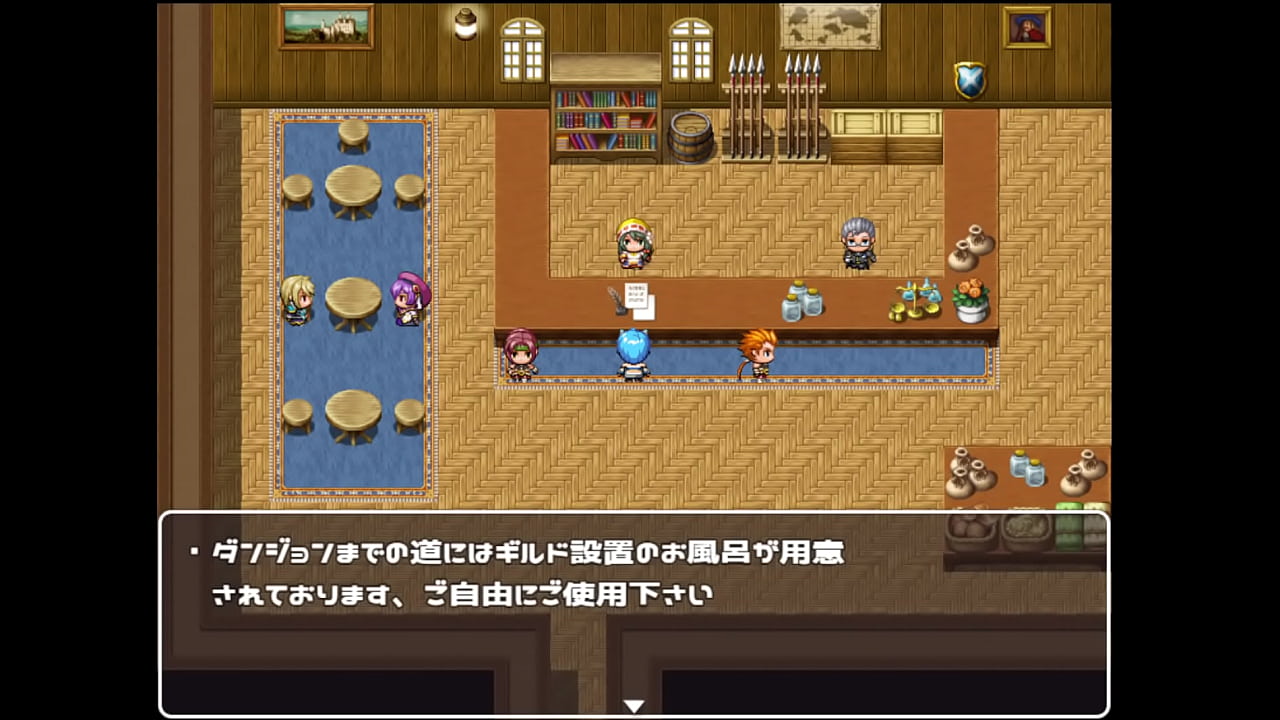Talk to the gray-haired guild master
Image resolution: width=1280 pixels, height=720 pixels.
coord(856,240)
